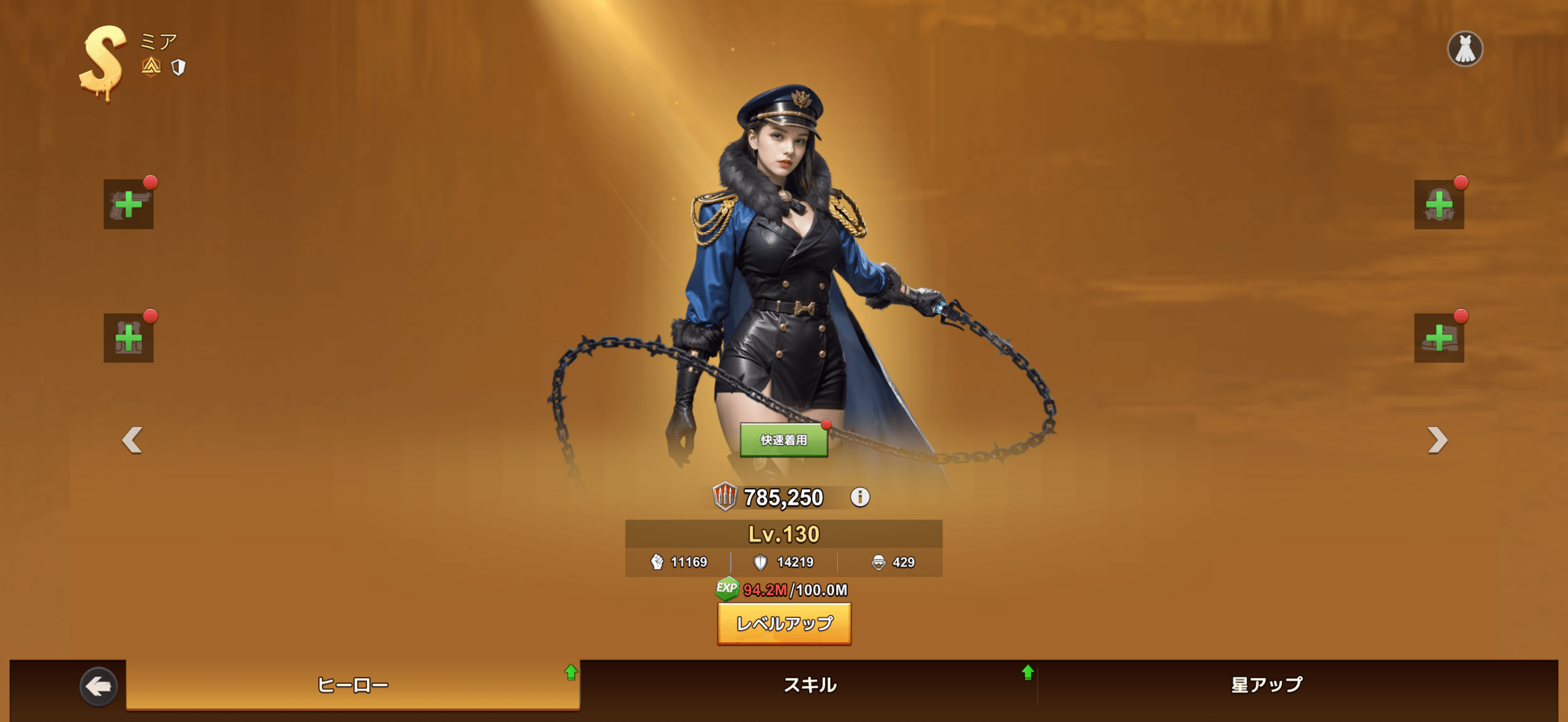Screen dimensions: 1568x722
Task: Click the shield class icon under ミア
Action: (x=178, y=67)
